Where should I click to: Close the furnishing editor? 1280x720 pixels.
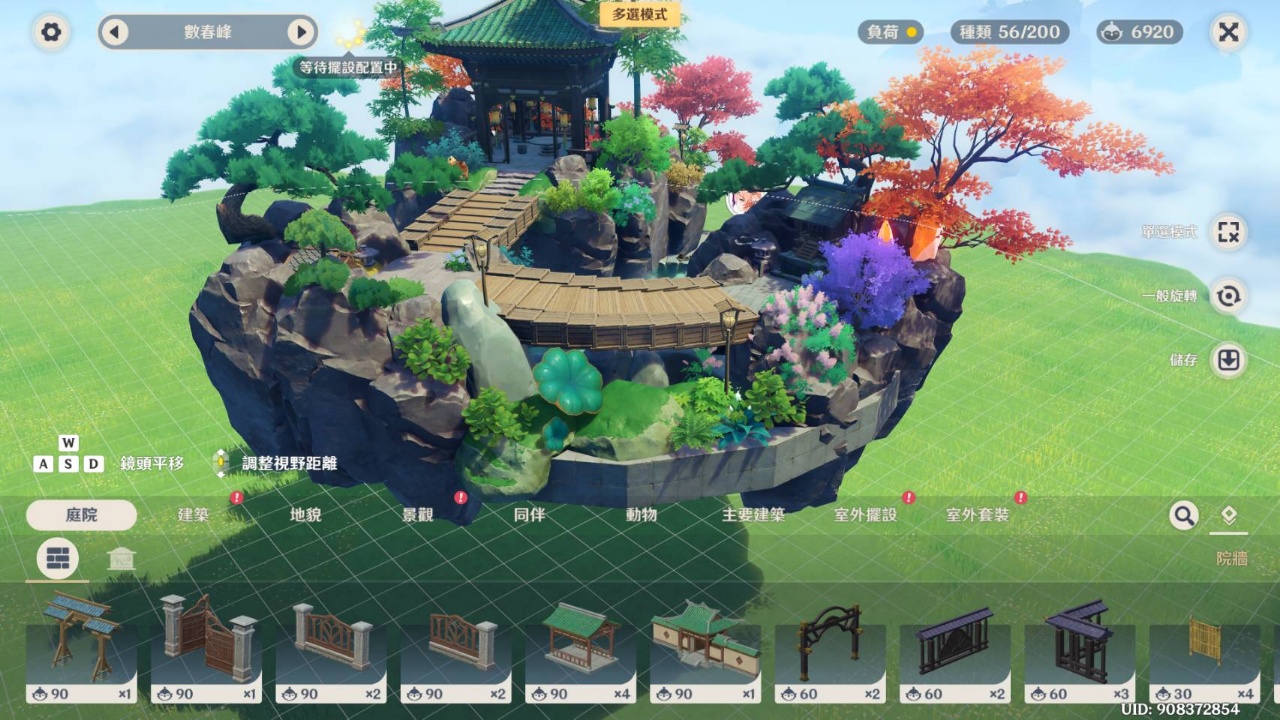point(1228,32)
